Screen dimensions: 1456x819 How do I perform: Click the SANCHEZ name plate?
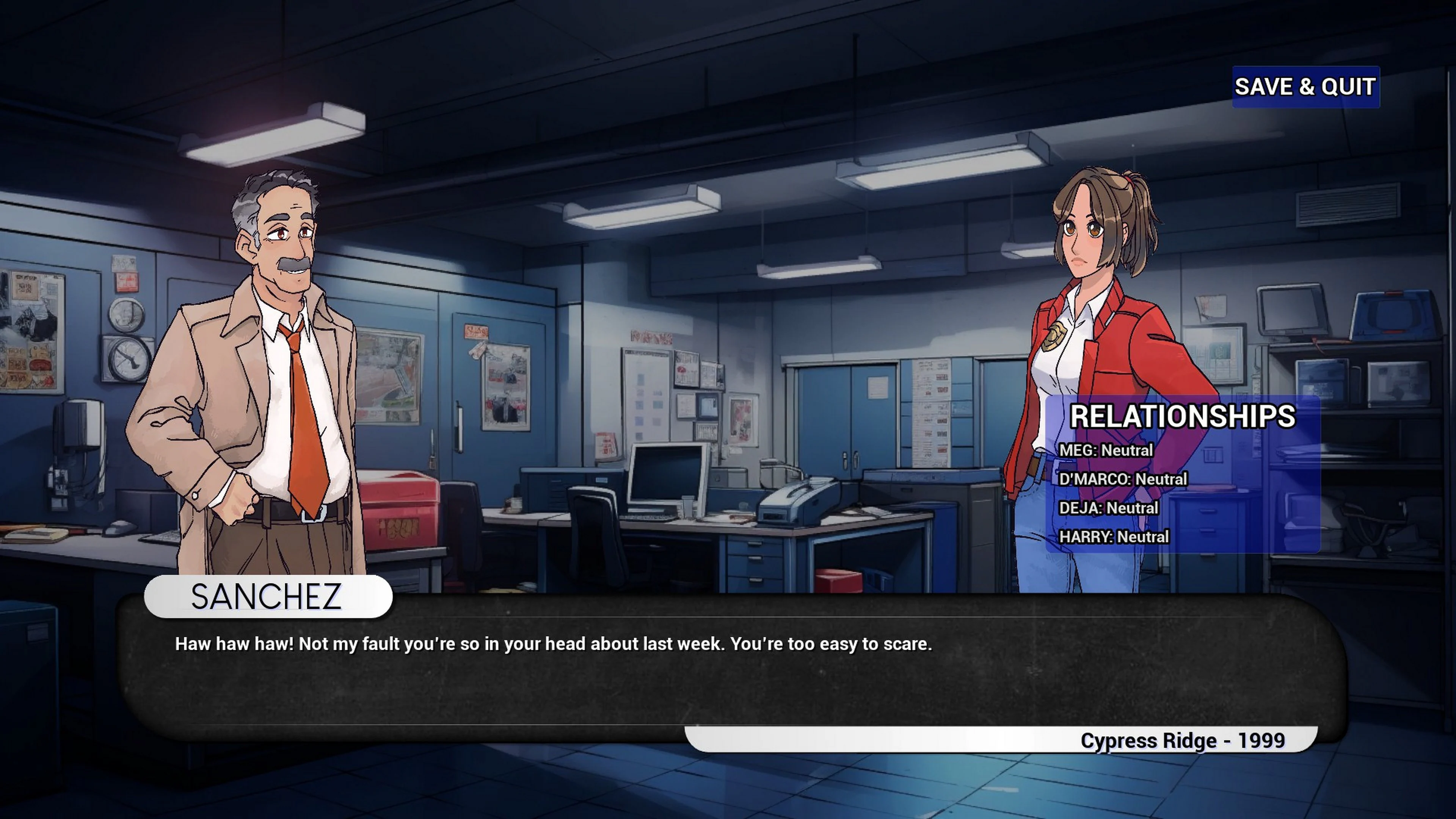[x=267, y=596]
